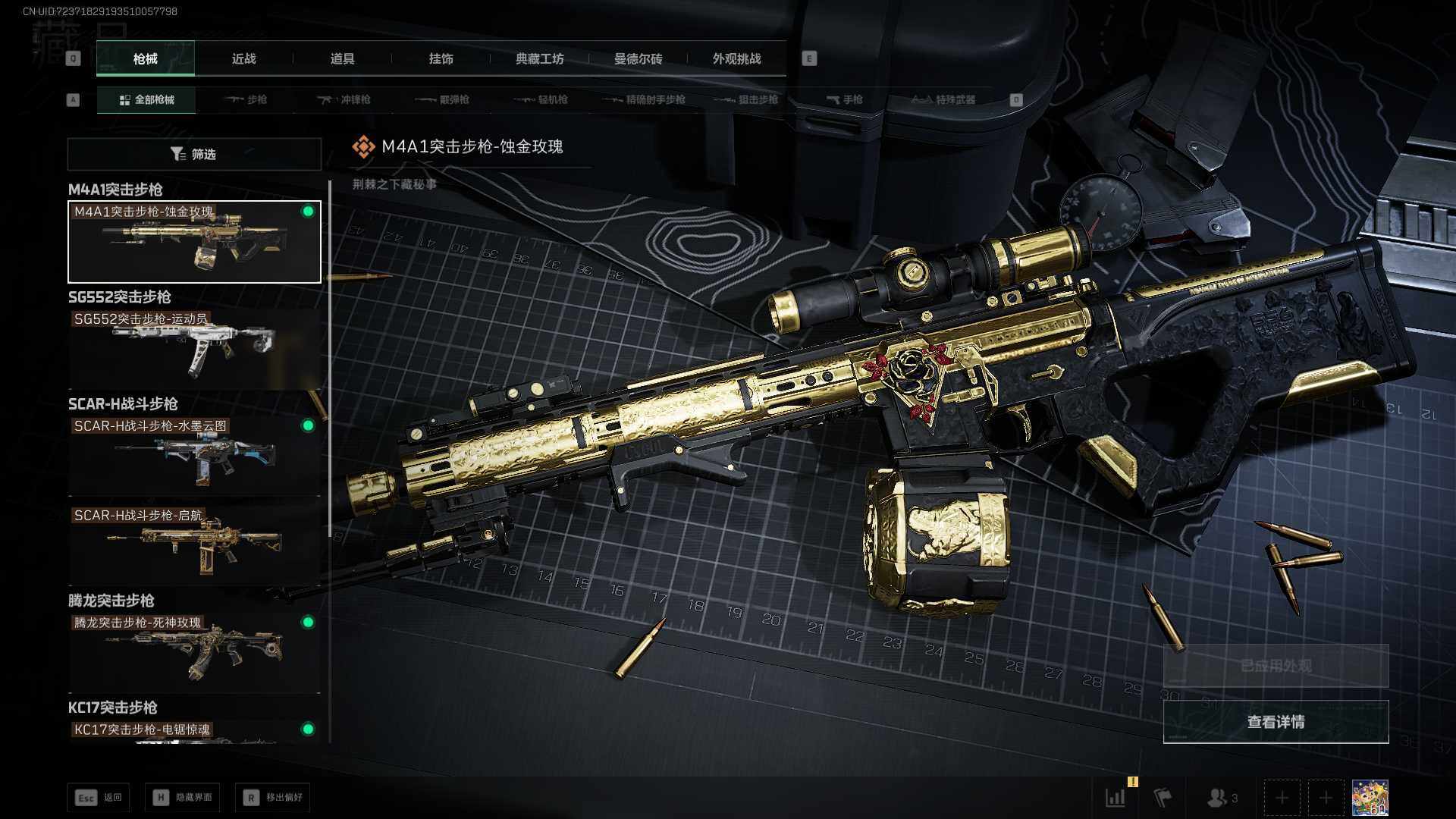This screenshot has height=819, width=1456.
Task: Open the player avatar profile
Action: click(x=1370, y=798)
